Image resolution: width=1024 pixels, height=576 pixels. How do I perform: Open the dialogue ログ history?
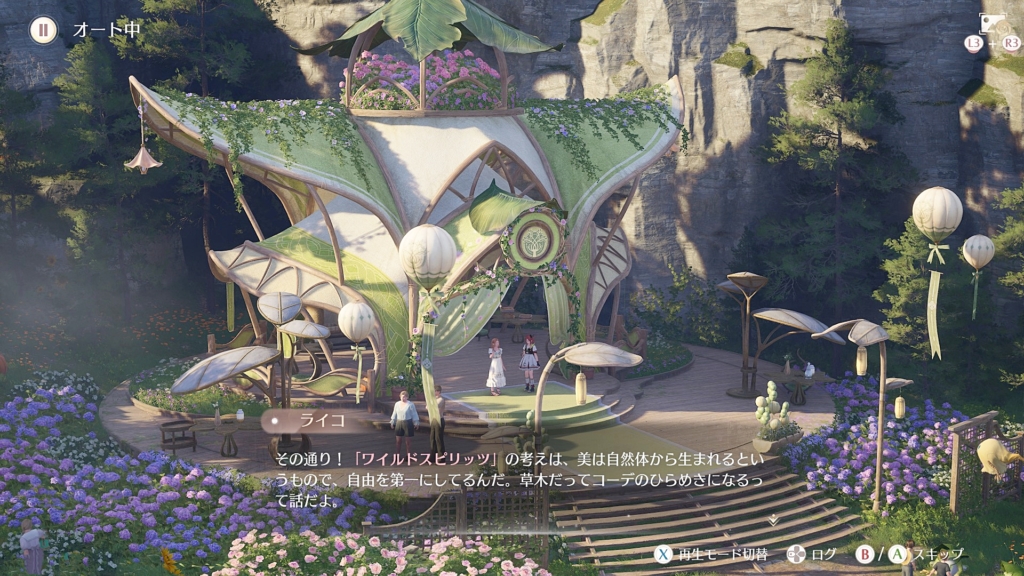click(824, 554)
